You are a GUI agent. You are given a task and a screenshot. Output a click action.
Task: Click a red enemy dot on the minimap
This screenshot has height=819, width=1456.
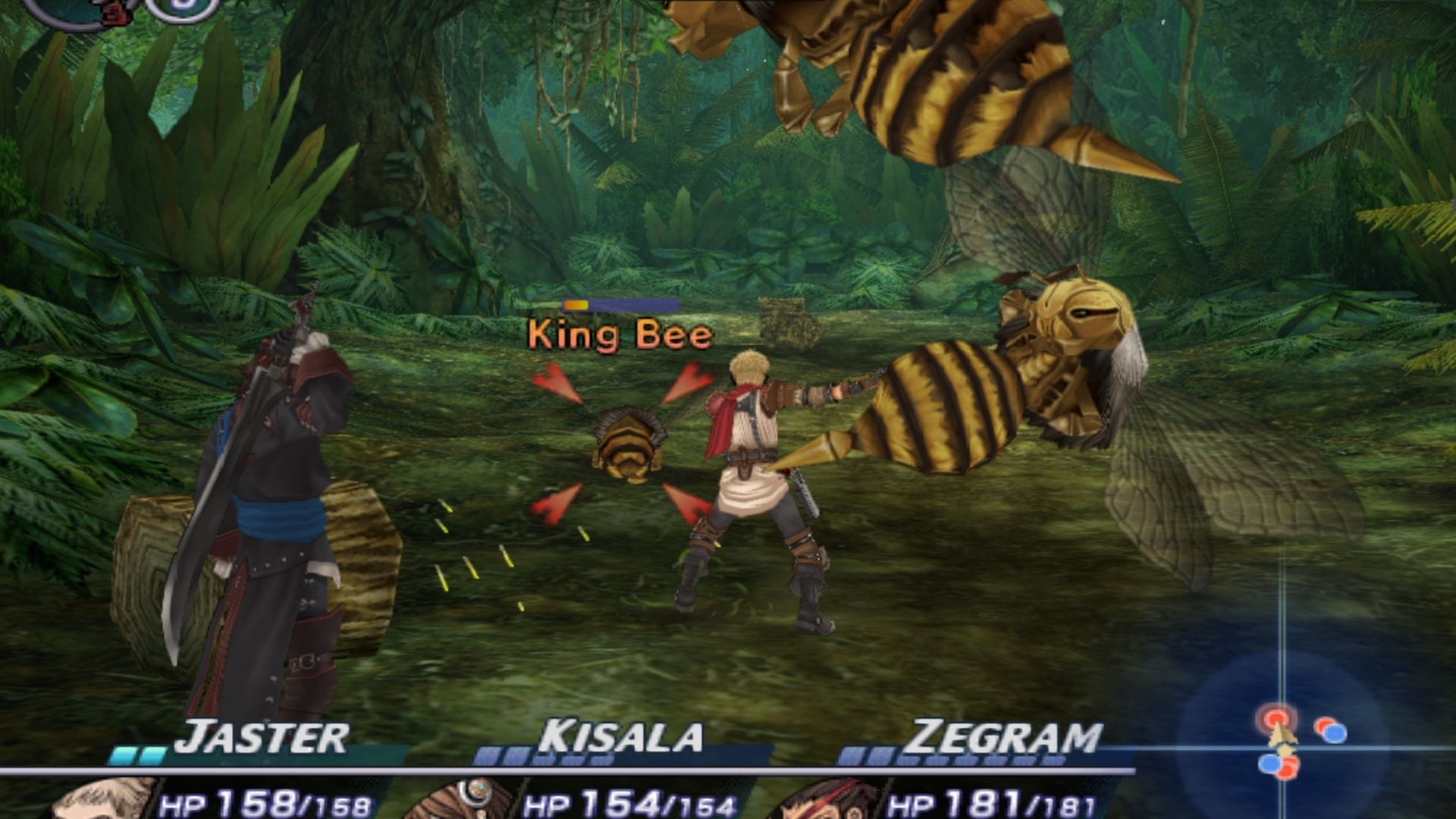pos(1276,718)
